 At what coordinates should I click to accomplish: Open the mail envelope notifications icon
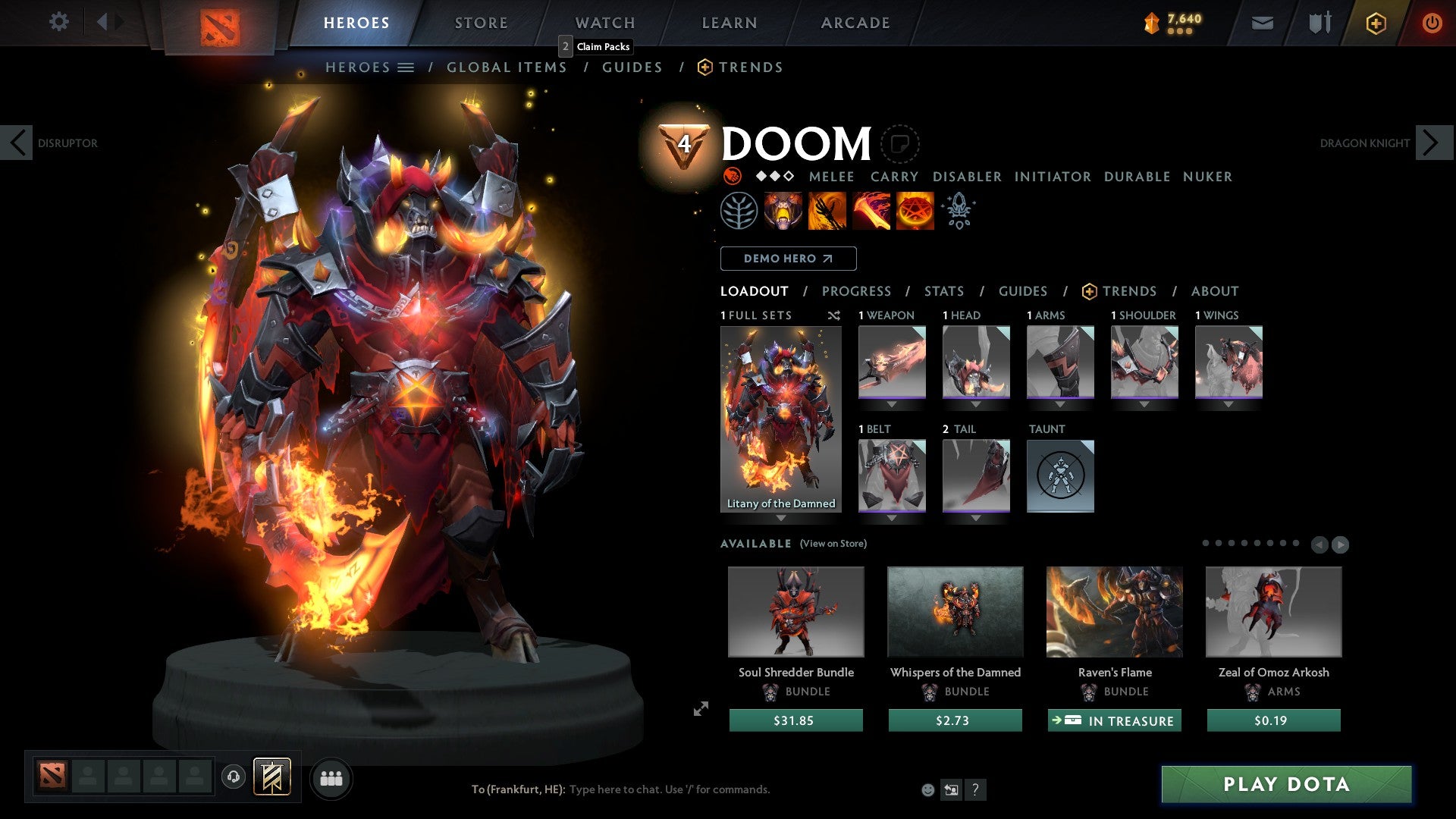point(1263,23)
